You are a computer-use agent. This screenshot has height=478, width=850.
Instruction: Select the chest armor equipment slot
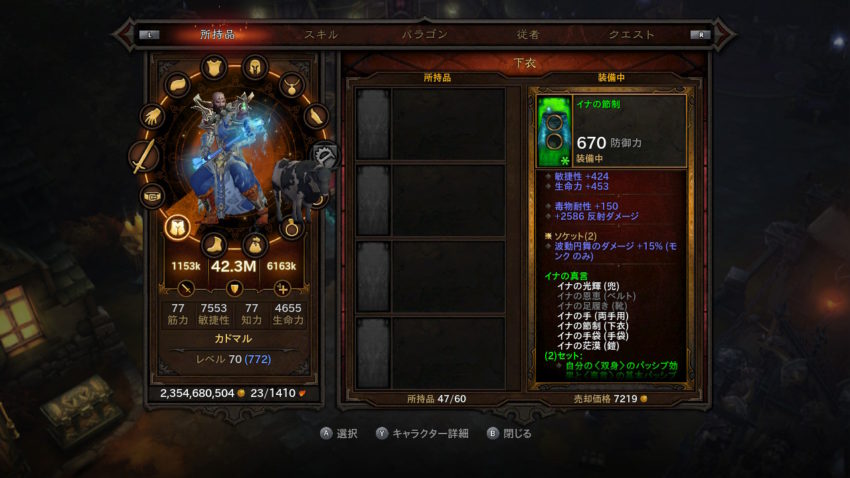213,68
